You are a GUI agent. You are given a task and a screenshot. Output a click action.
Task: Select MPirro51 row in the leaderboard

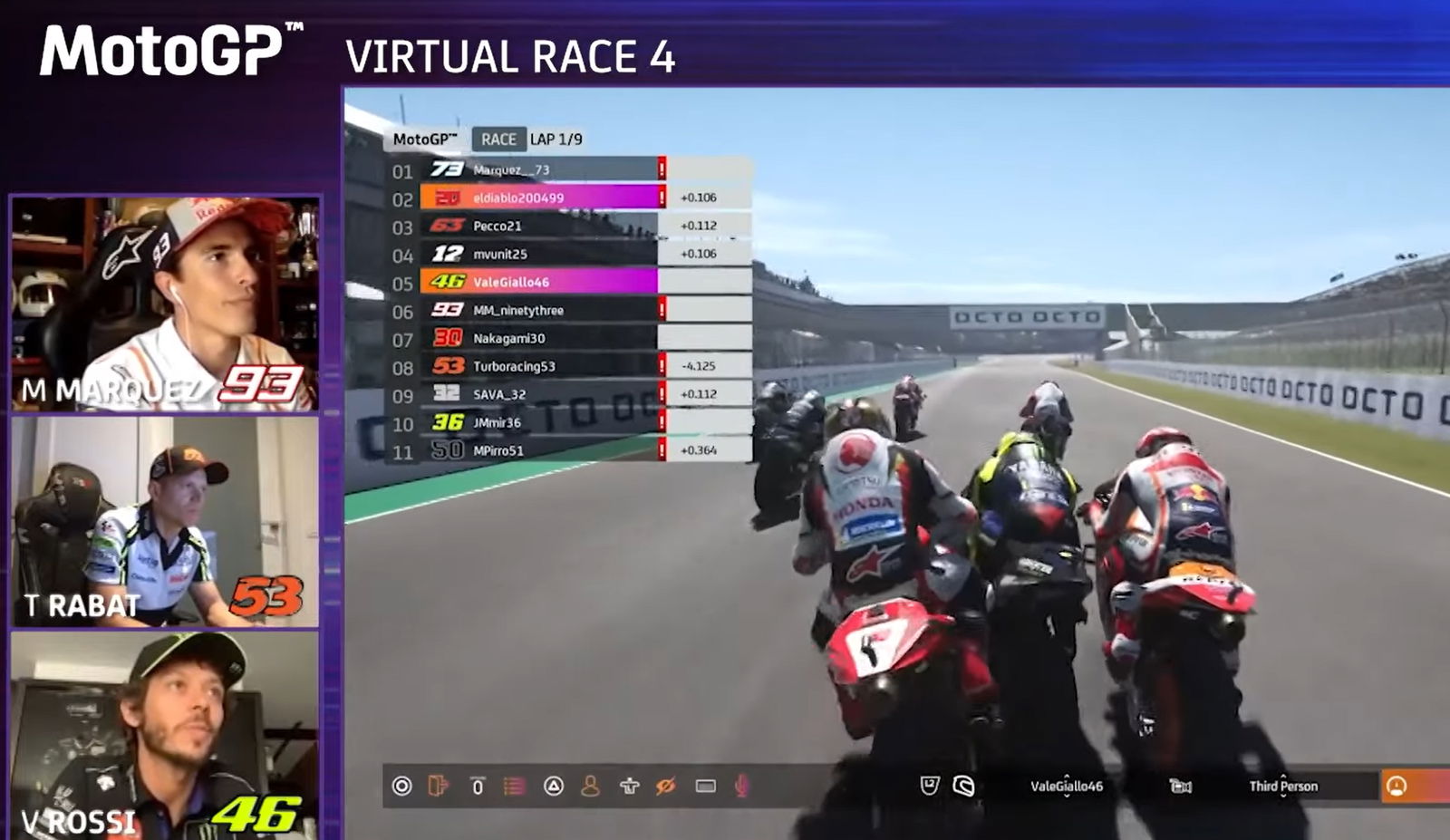pos(542,450)
